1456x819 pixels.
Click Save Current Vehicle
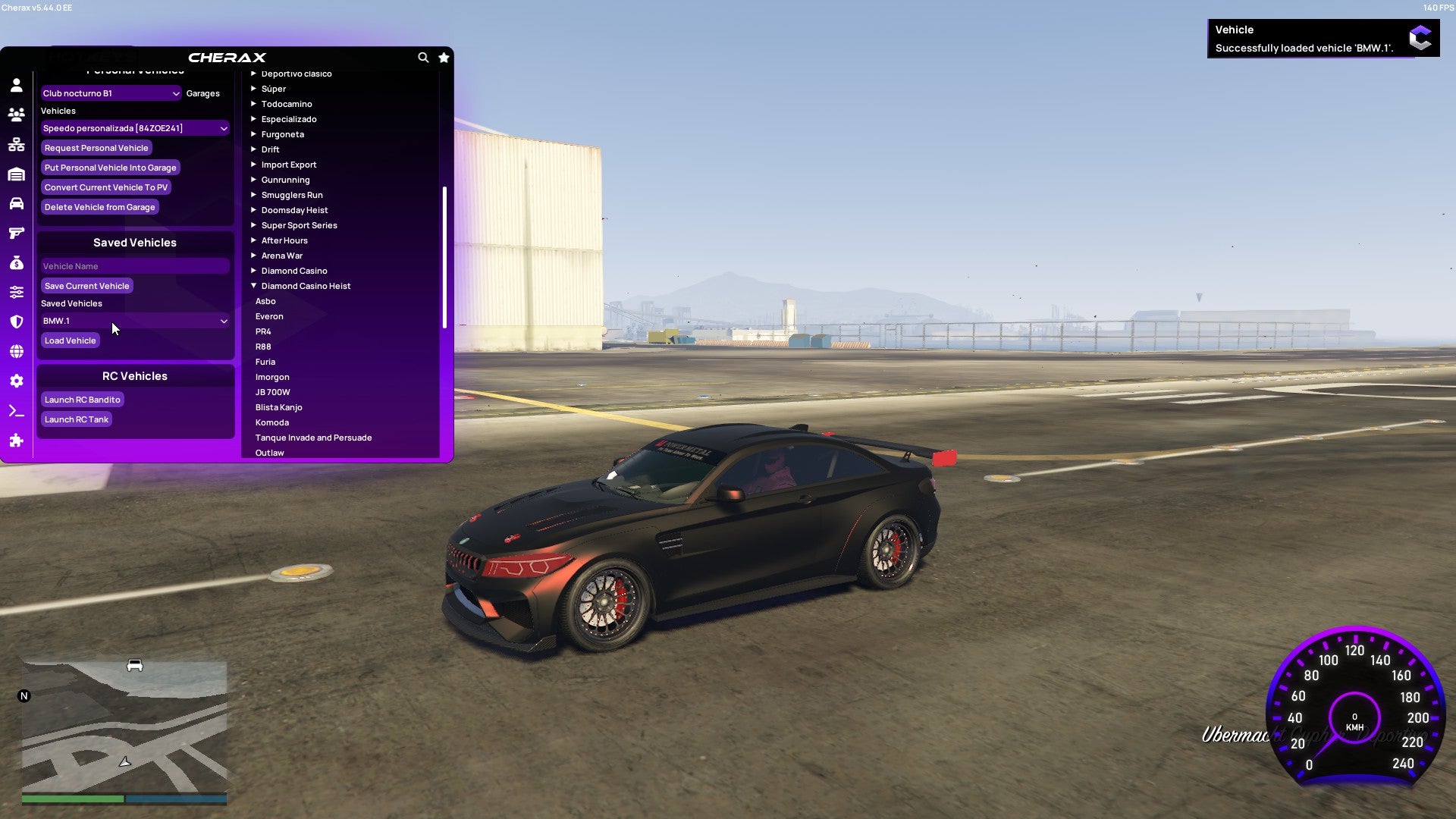click(86, 285)
